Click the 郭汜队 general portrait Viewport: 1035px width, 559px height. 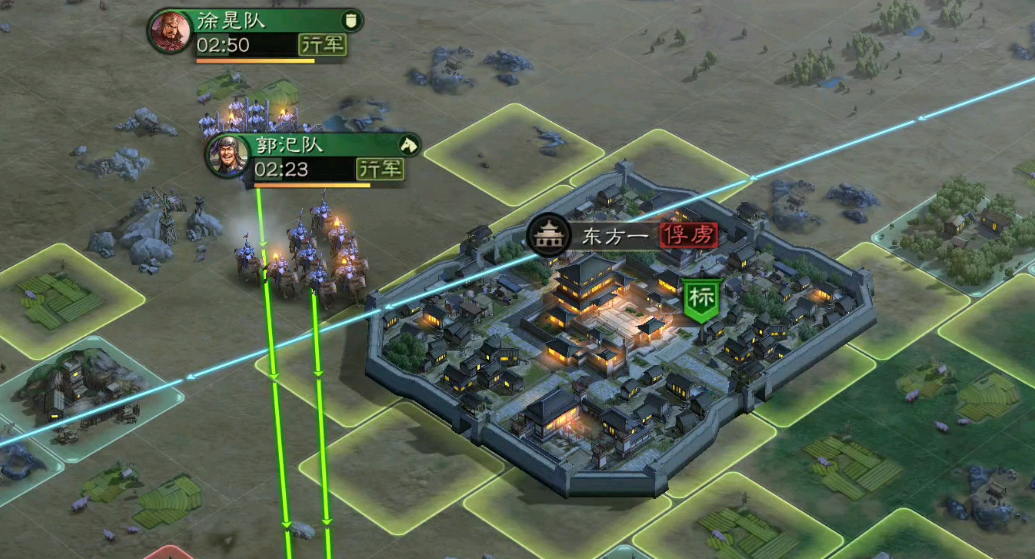pyautogui.click(x=229, y=156)
